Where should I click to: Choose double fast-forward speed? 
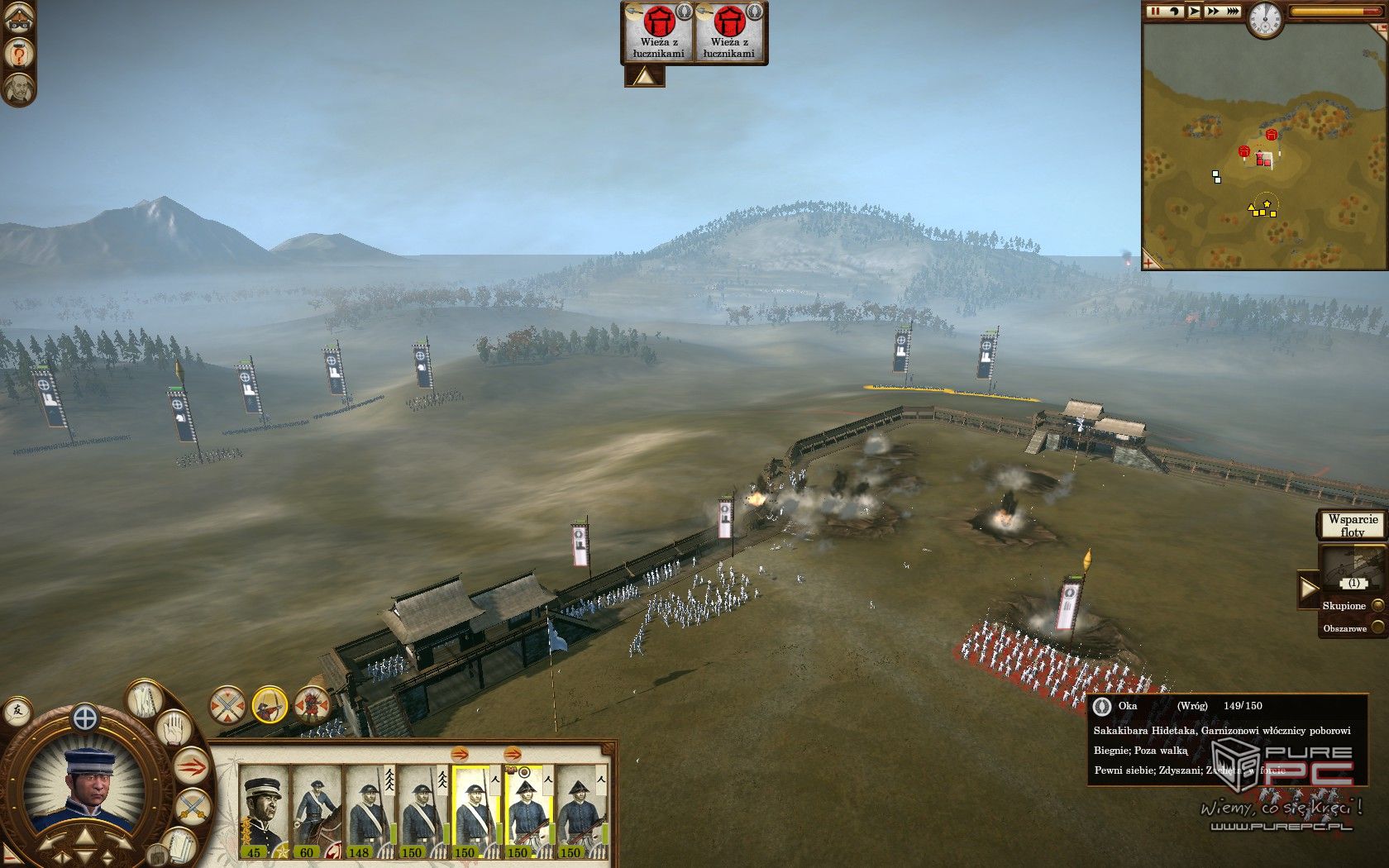pos(1213,12)
